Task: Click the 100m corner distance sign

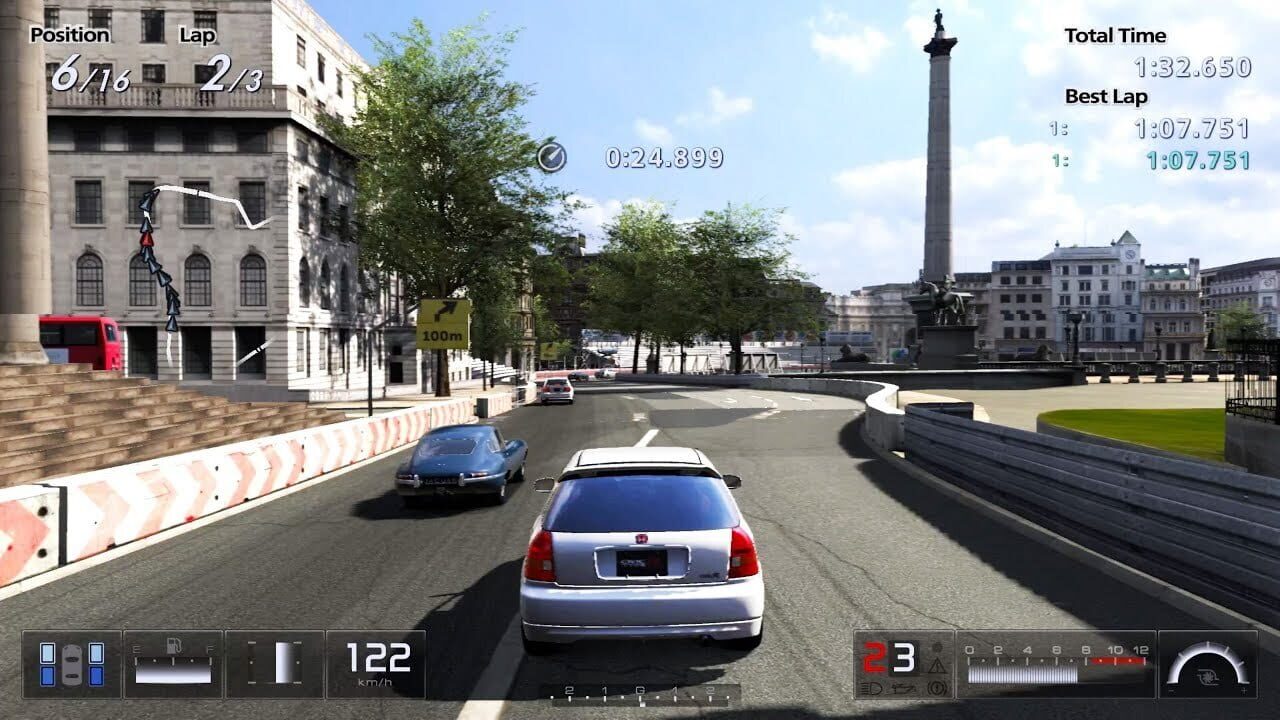Action: click(x=442, y=325)
